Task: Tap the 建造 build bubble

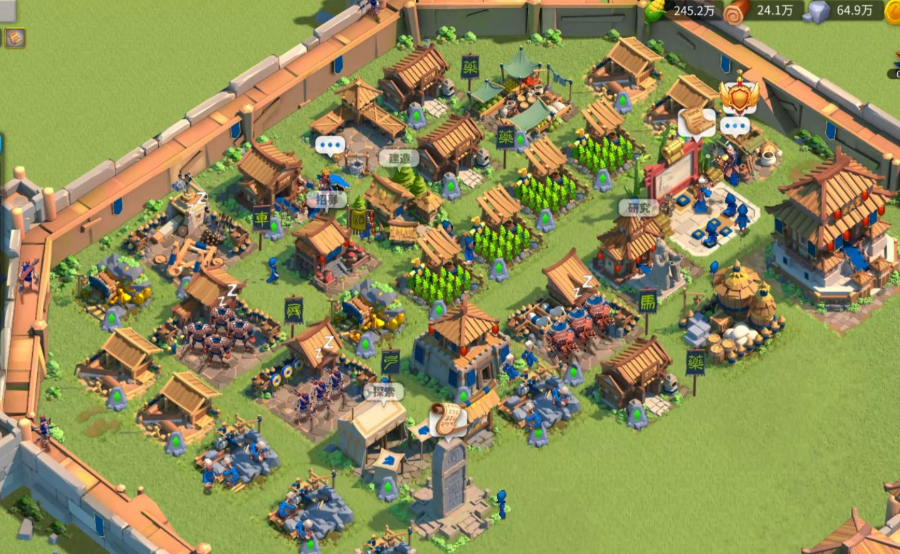Action: [398, 158]
